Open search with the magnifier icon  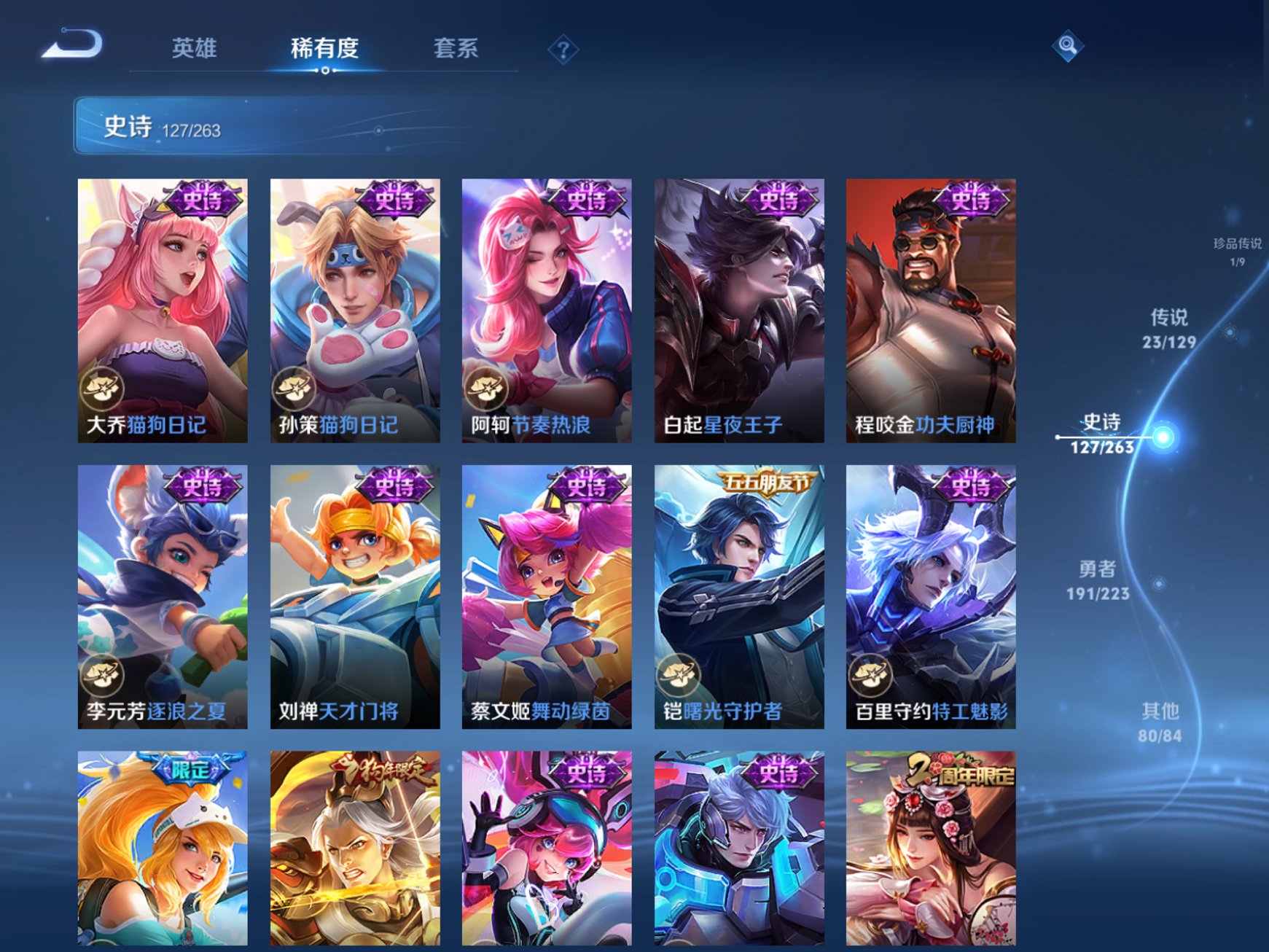[1066, 47]
